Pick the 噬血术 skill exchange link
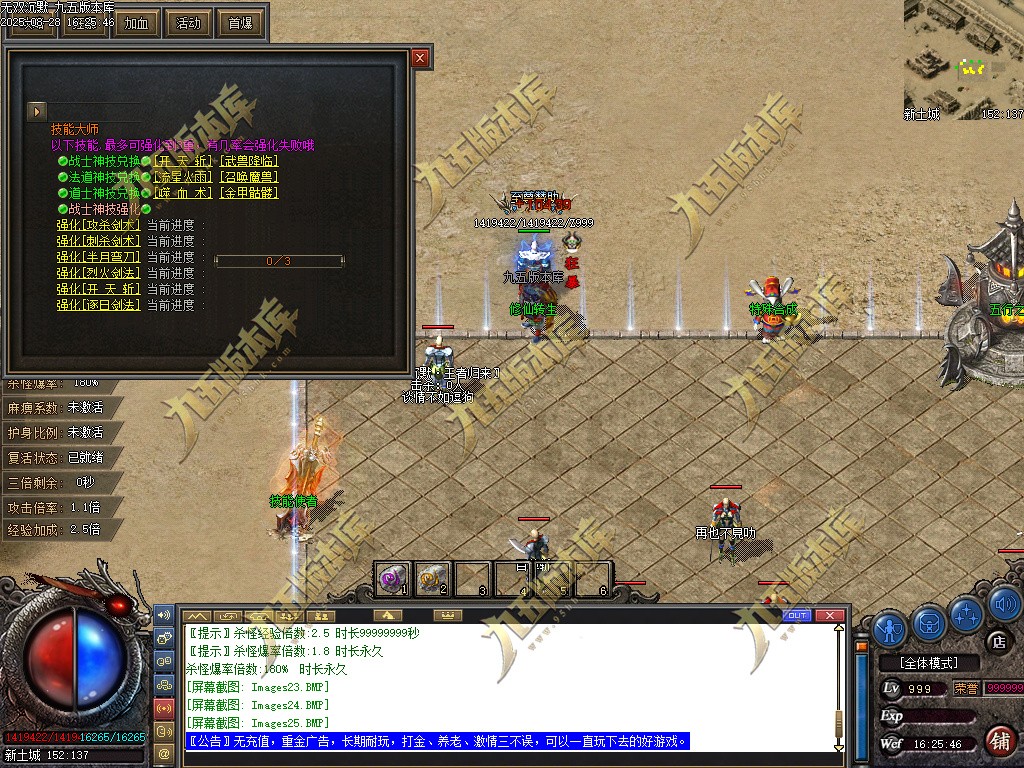 184,193
